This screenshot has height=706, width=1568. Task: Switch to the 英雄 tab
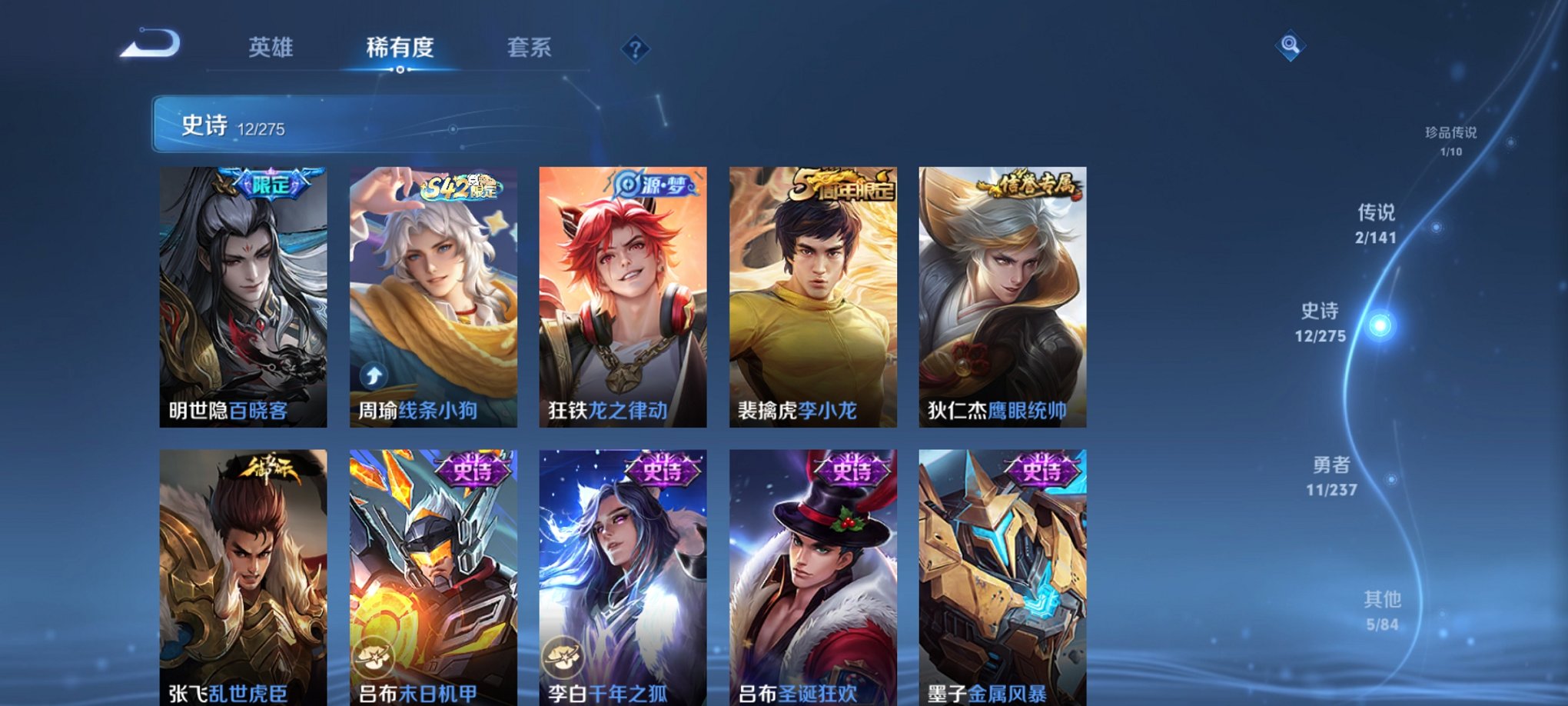point(271,48)
